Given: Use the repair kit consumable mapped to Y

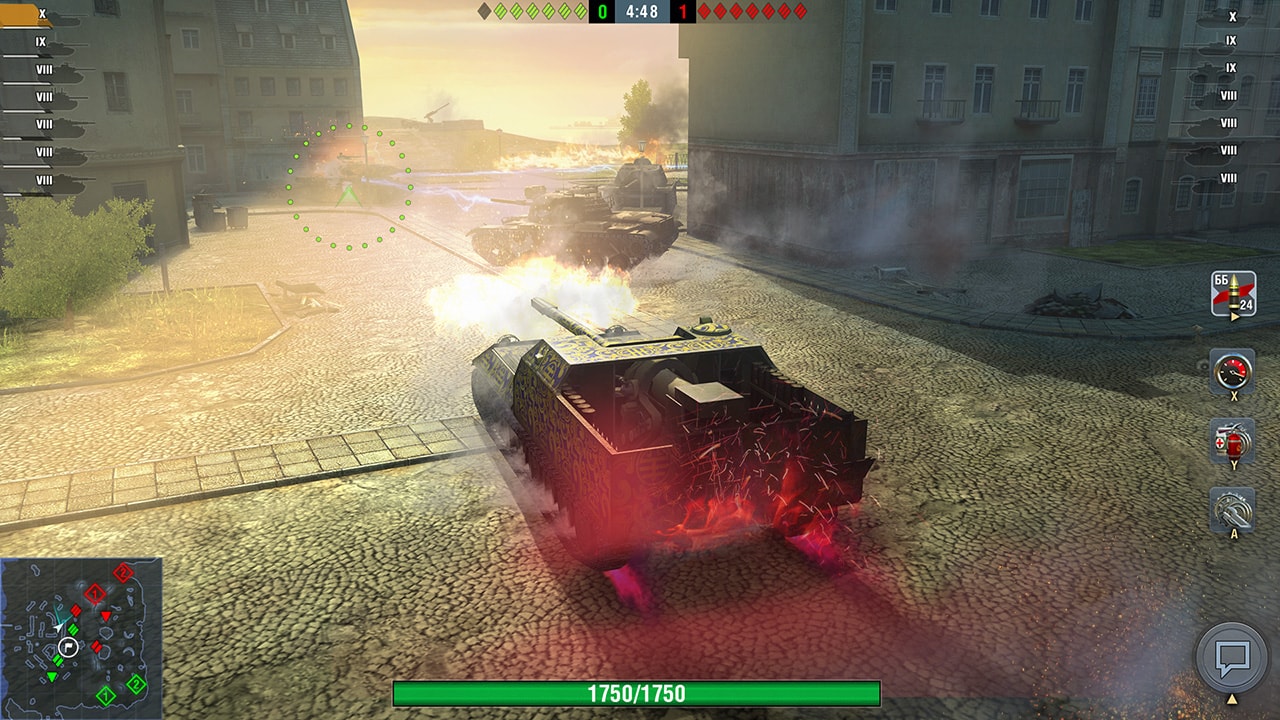Looking at the screenshot, I should pyautogui.click(x=1233, y=442).
